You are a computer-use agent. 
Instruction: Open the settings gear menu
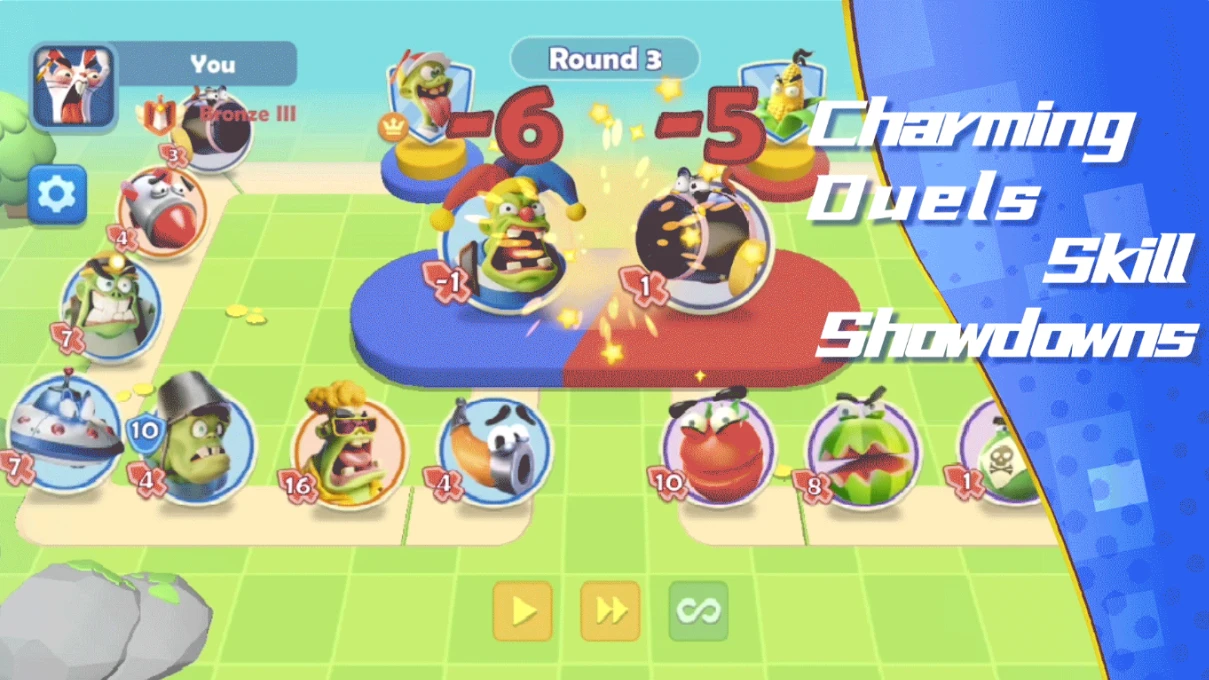click(56, 195)
